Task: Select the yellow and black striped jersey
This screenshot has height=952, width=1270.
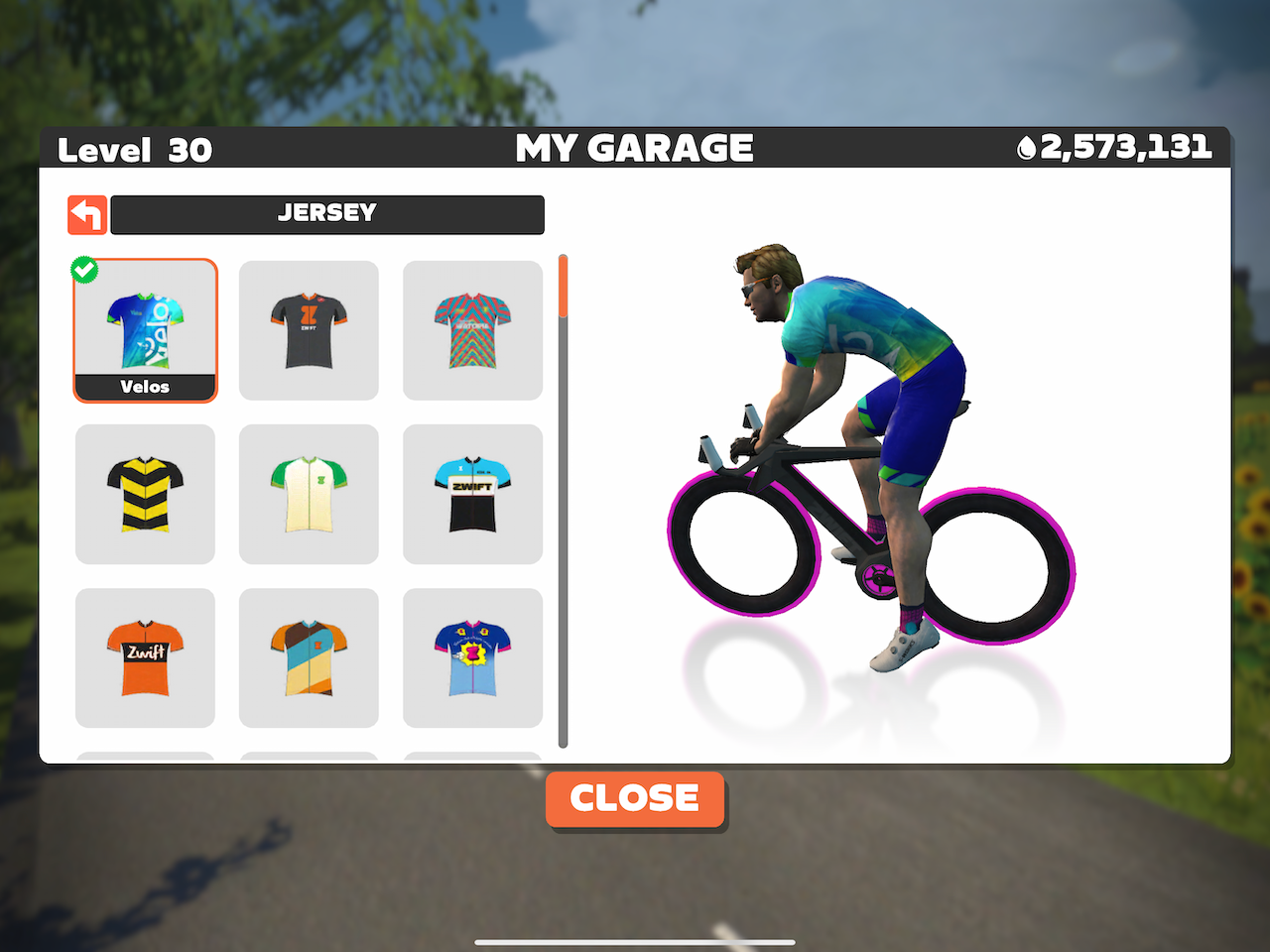Action: [145, 494]
